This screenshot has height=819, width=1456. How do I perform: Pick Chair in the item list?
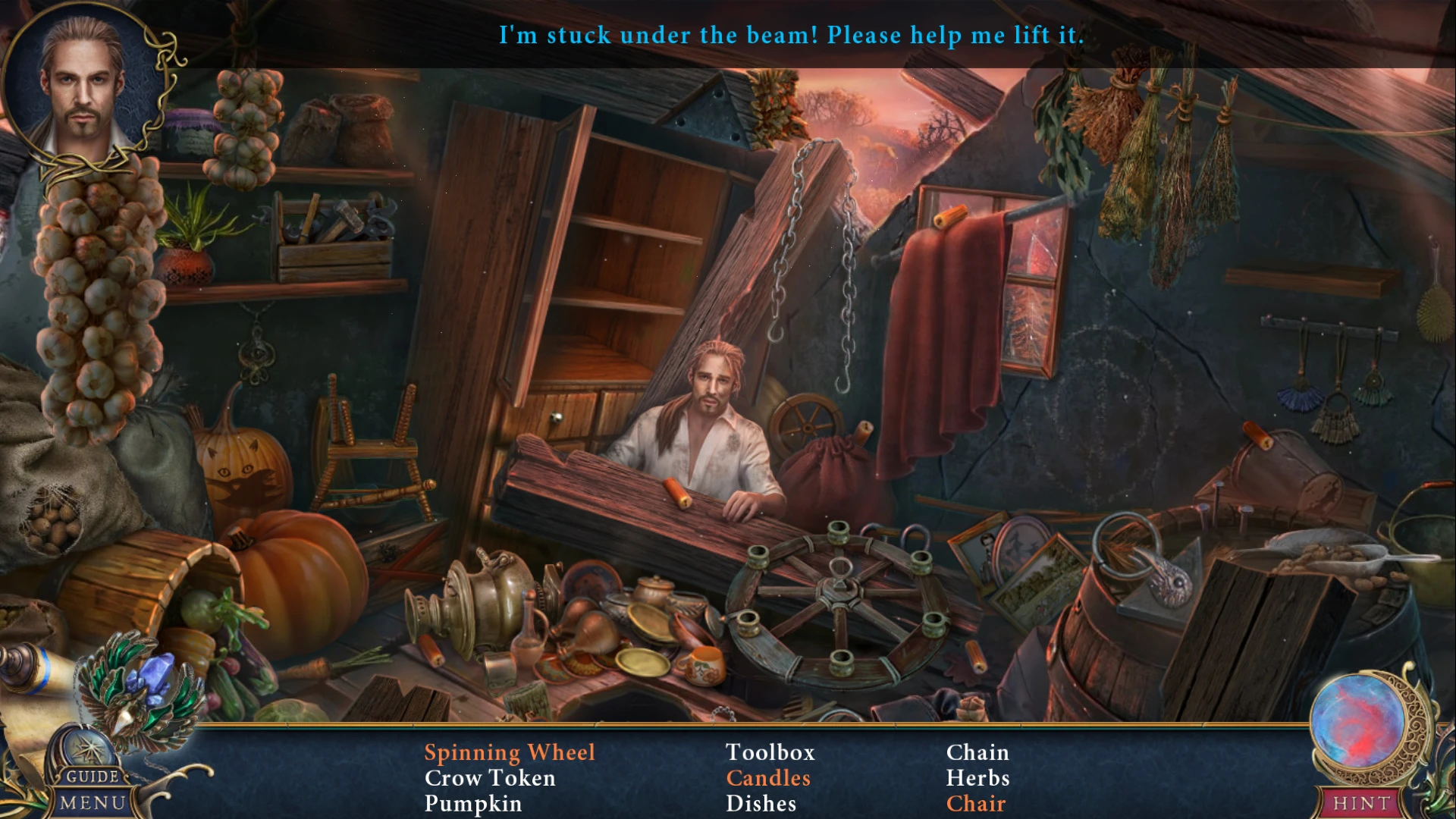pyautogui.click(x=976, y=804)
